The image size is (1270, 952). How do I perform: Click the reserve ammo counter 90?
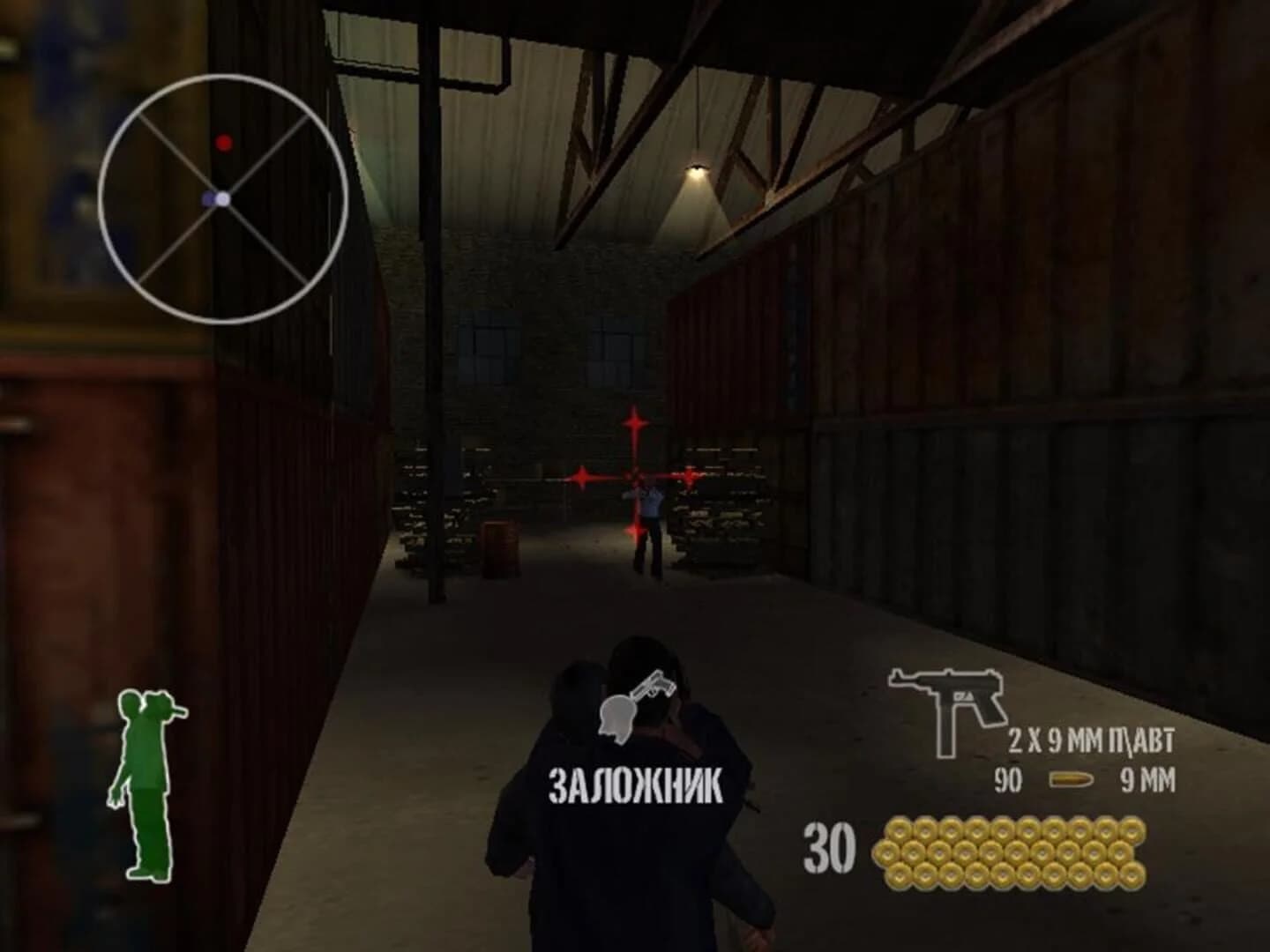1008,779
